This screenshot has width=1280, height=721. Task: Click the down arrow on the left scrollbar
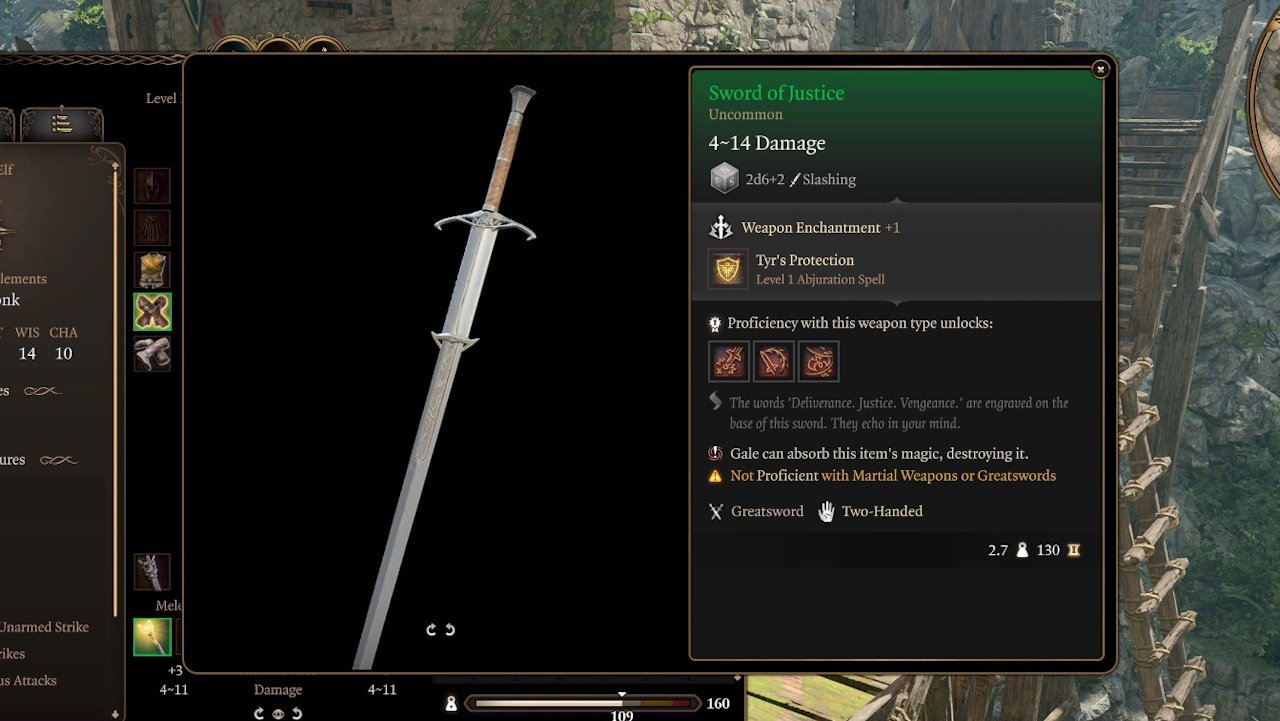114,712
